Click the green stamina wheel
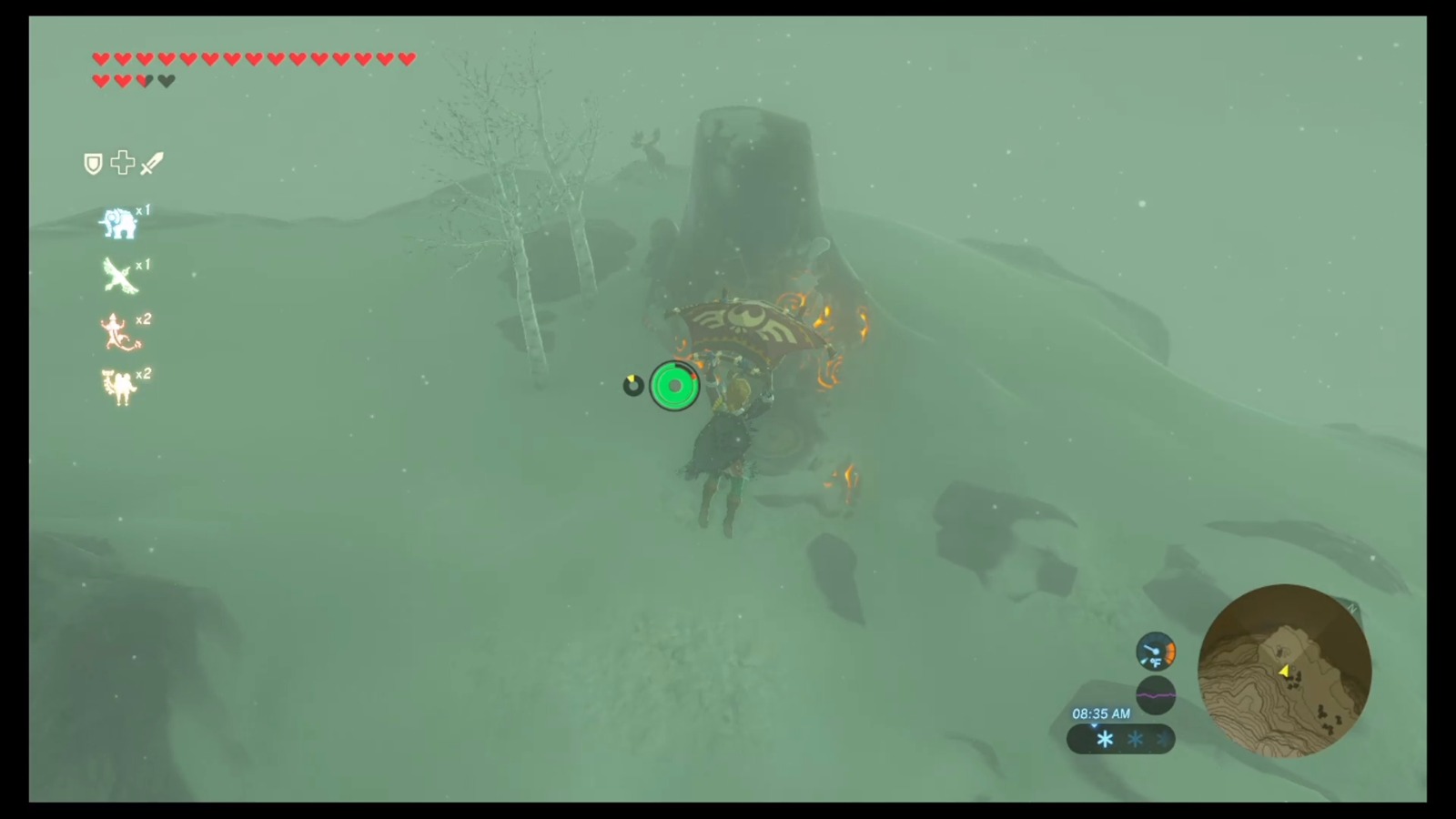1456x819 pixels. [674, 386]
